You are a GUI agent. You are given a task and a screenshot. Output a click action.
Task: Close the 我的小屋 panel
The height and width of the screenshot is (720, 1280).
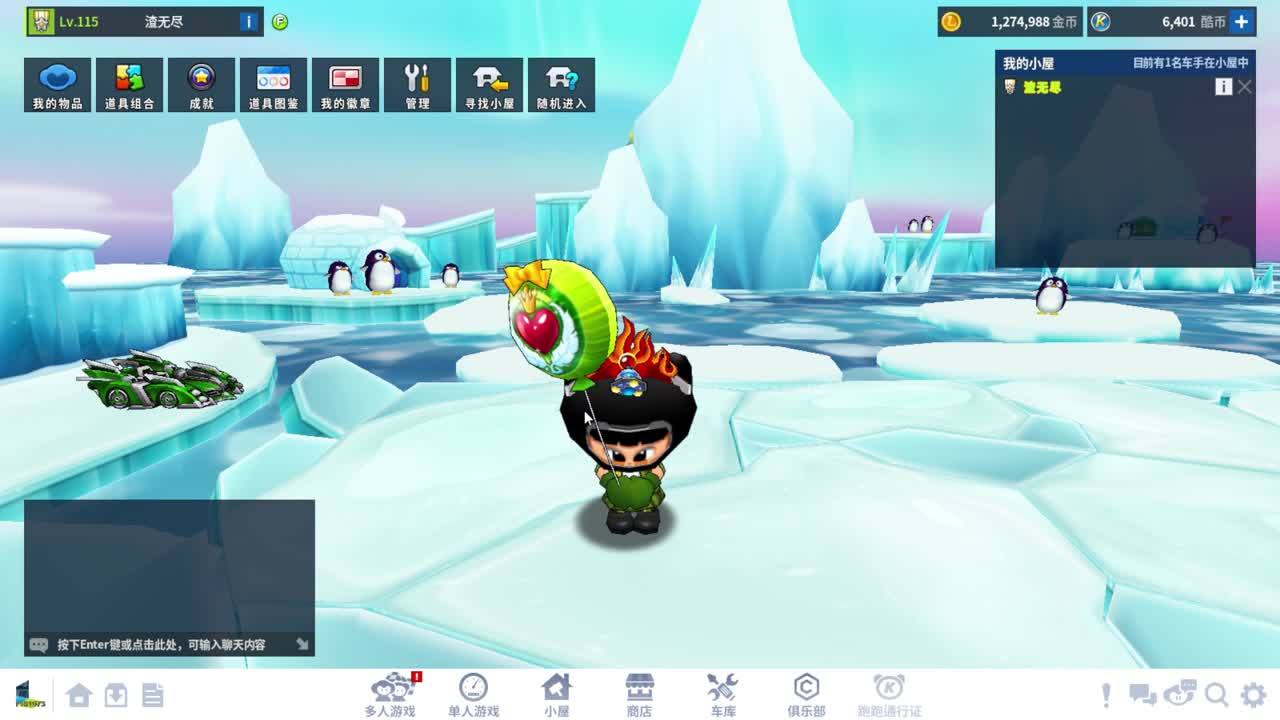(1244, 87)
